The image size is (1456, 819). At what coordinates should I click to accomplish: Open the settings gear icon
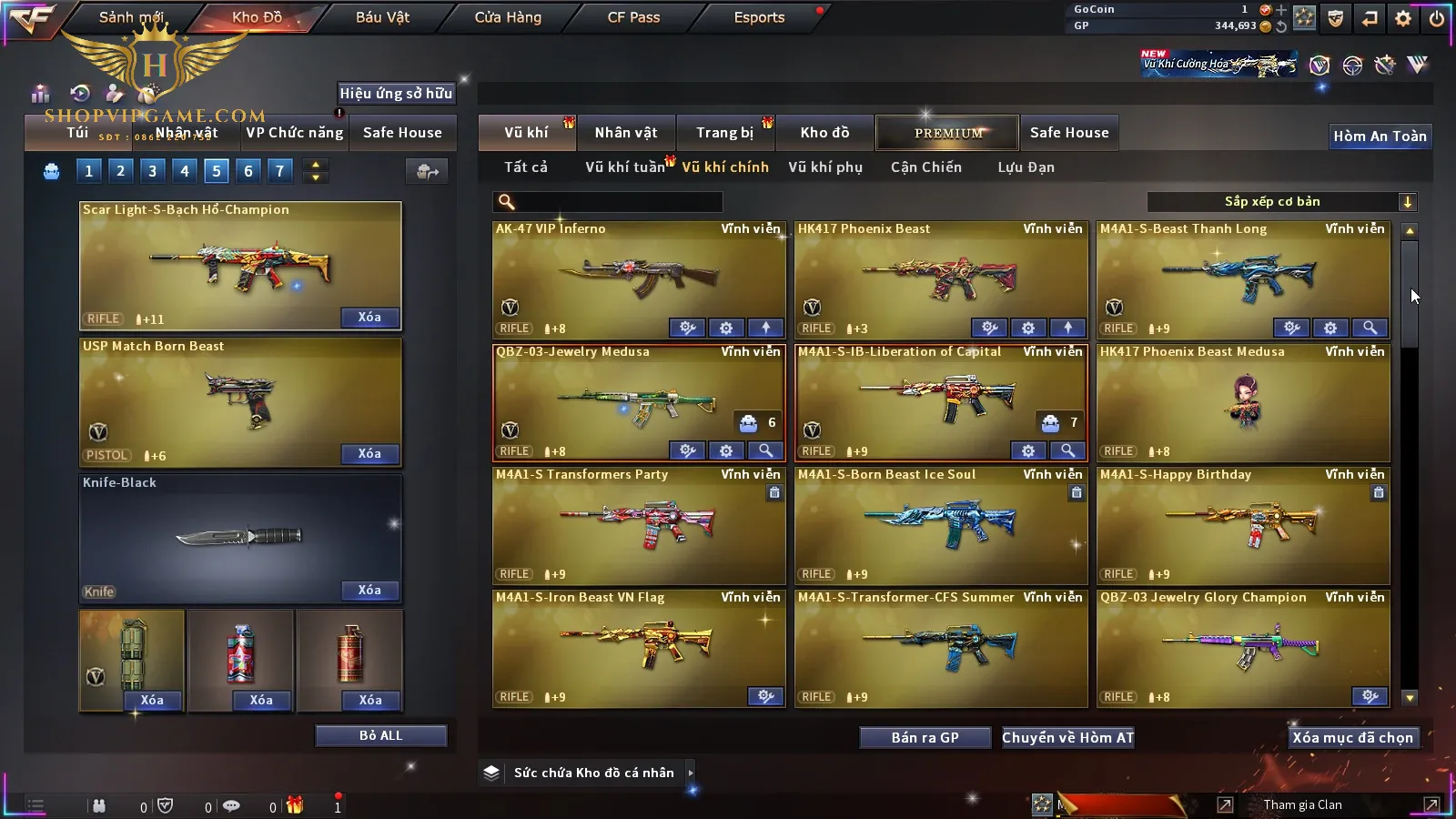1403,18
